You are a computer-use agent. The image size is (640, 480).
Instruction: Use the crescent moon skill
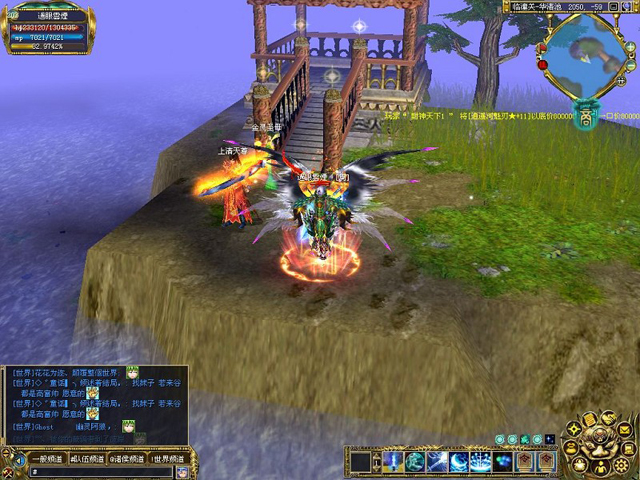click(x=461, y=461)
